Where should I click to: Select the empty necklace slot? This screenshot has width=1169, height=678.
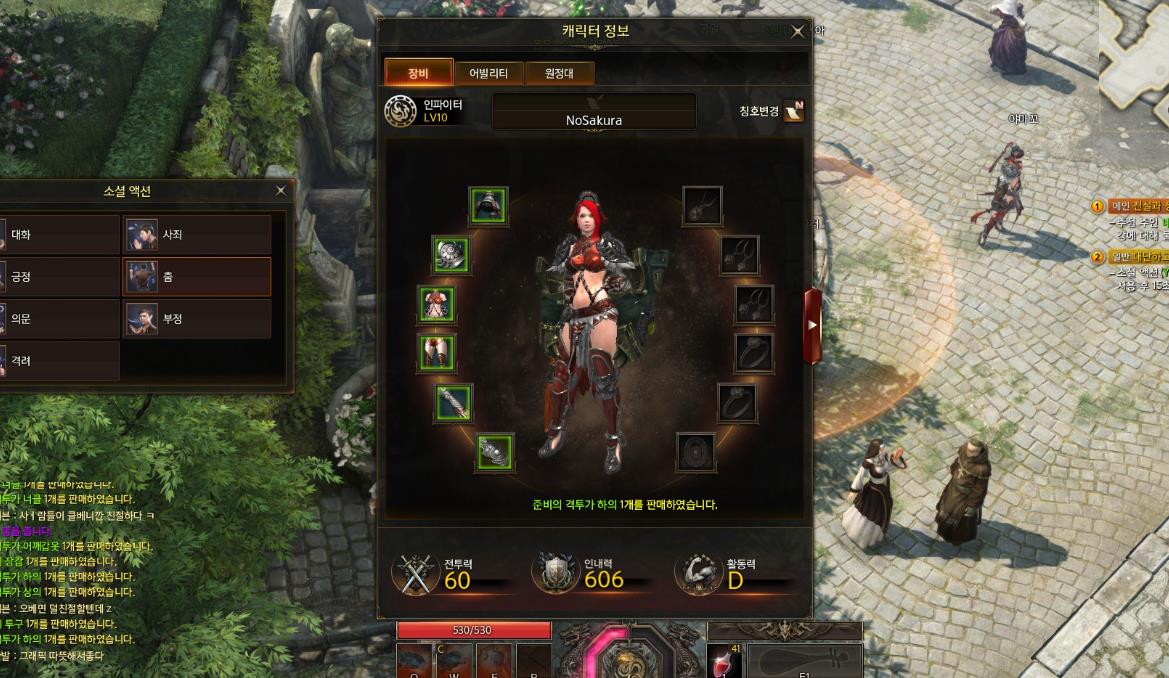pos(702,206)
